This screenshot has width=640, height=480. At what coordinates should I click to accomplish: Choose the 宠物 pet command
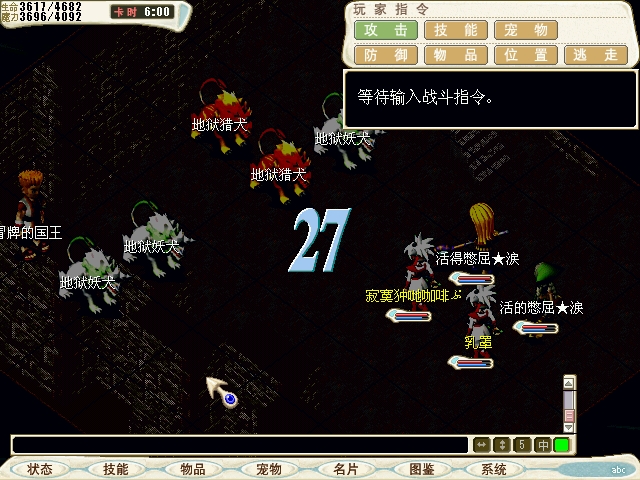[x=526, y=30]
